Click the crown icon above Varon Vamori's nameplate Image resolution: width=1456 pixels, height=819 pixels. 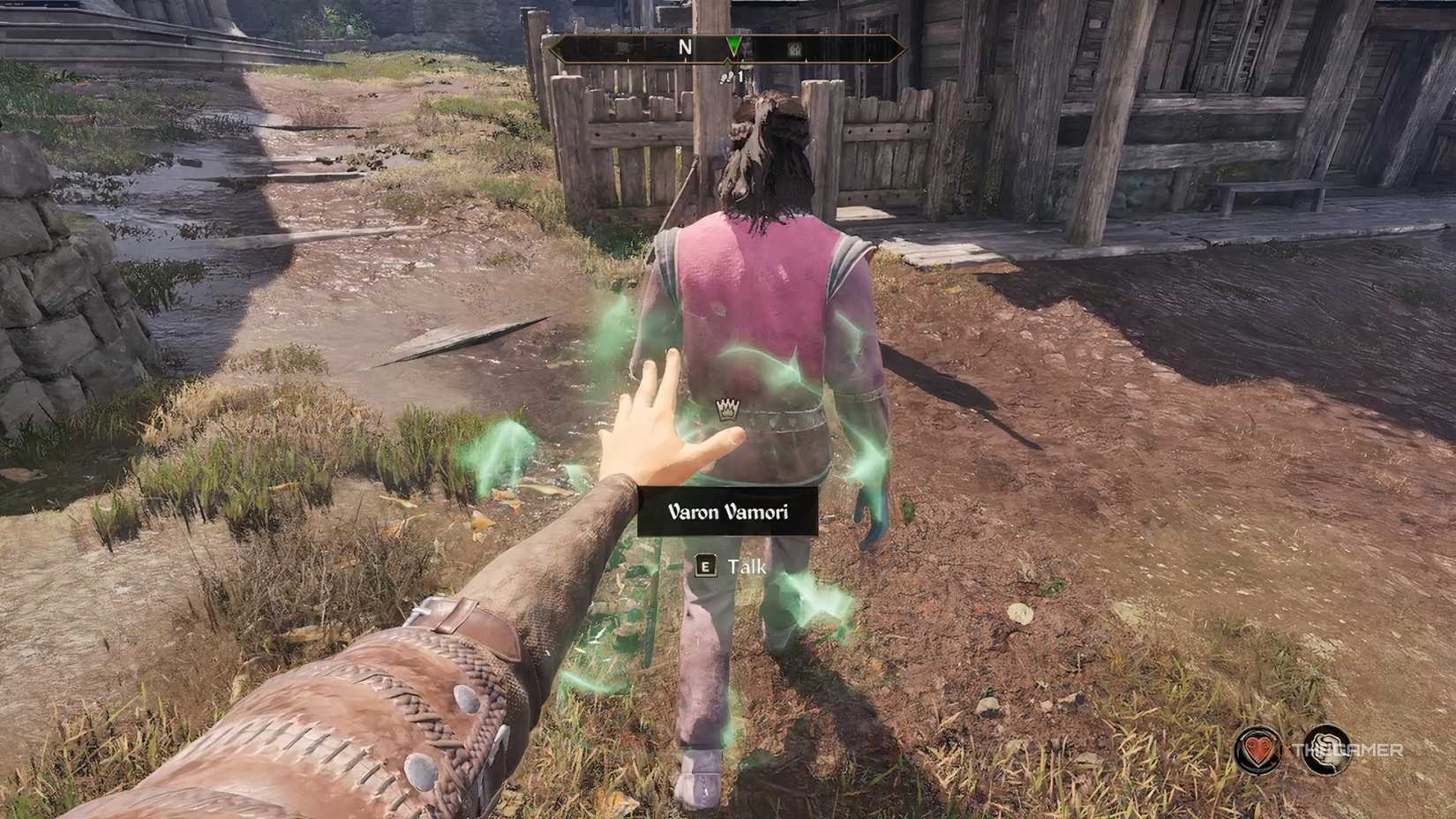click(x=725, y=409)
